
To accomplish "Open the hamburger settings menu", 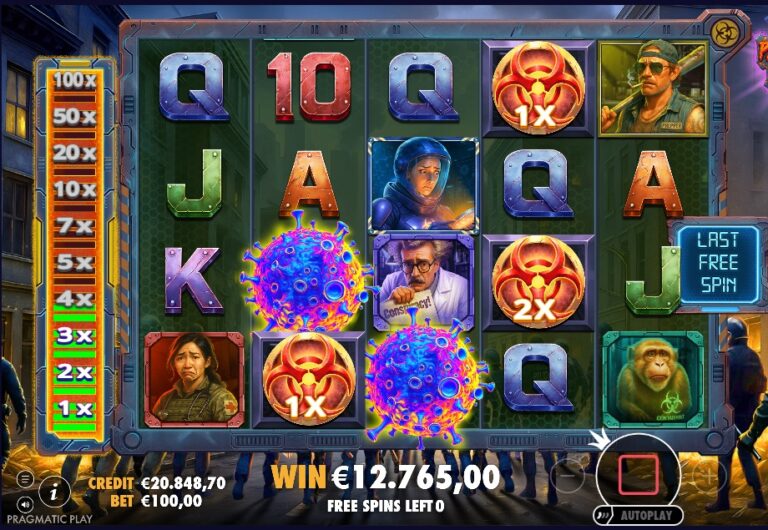I will [x=24, y=480].
